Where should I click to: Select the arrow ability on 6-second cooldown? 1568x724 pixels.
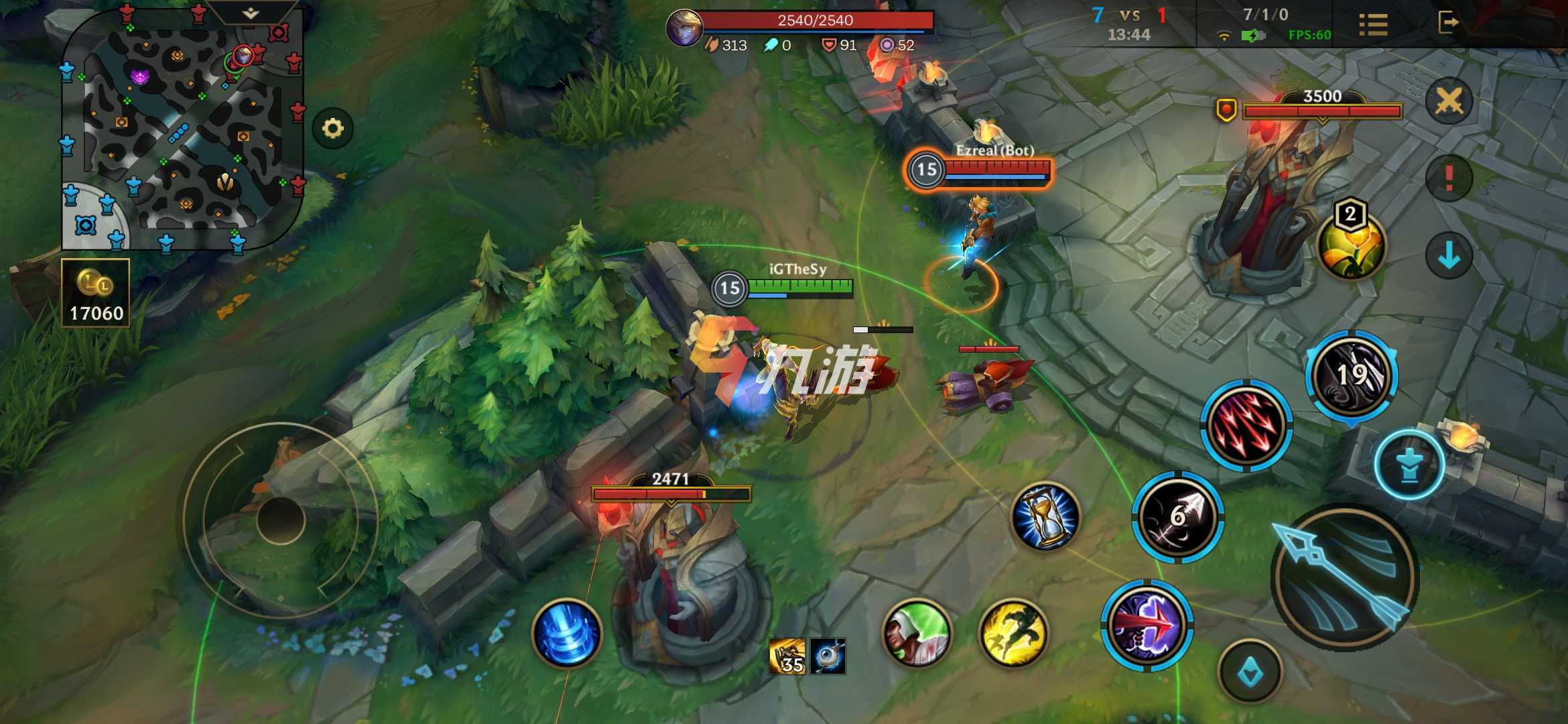pos(1178,516)
